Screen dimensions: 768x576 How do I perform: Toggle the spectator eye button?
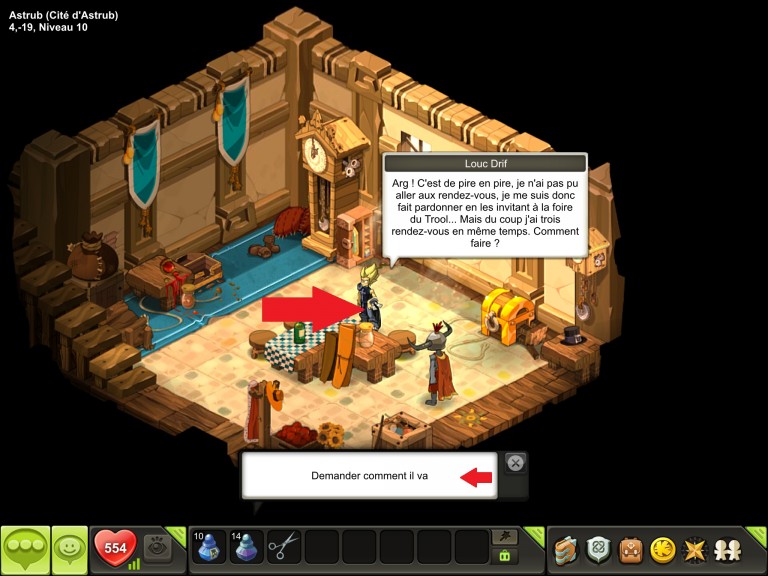pyautogui.click(x=157, y=547)
